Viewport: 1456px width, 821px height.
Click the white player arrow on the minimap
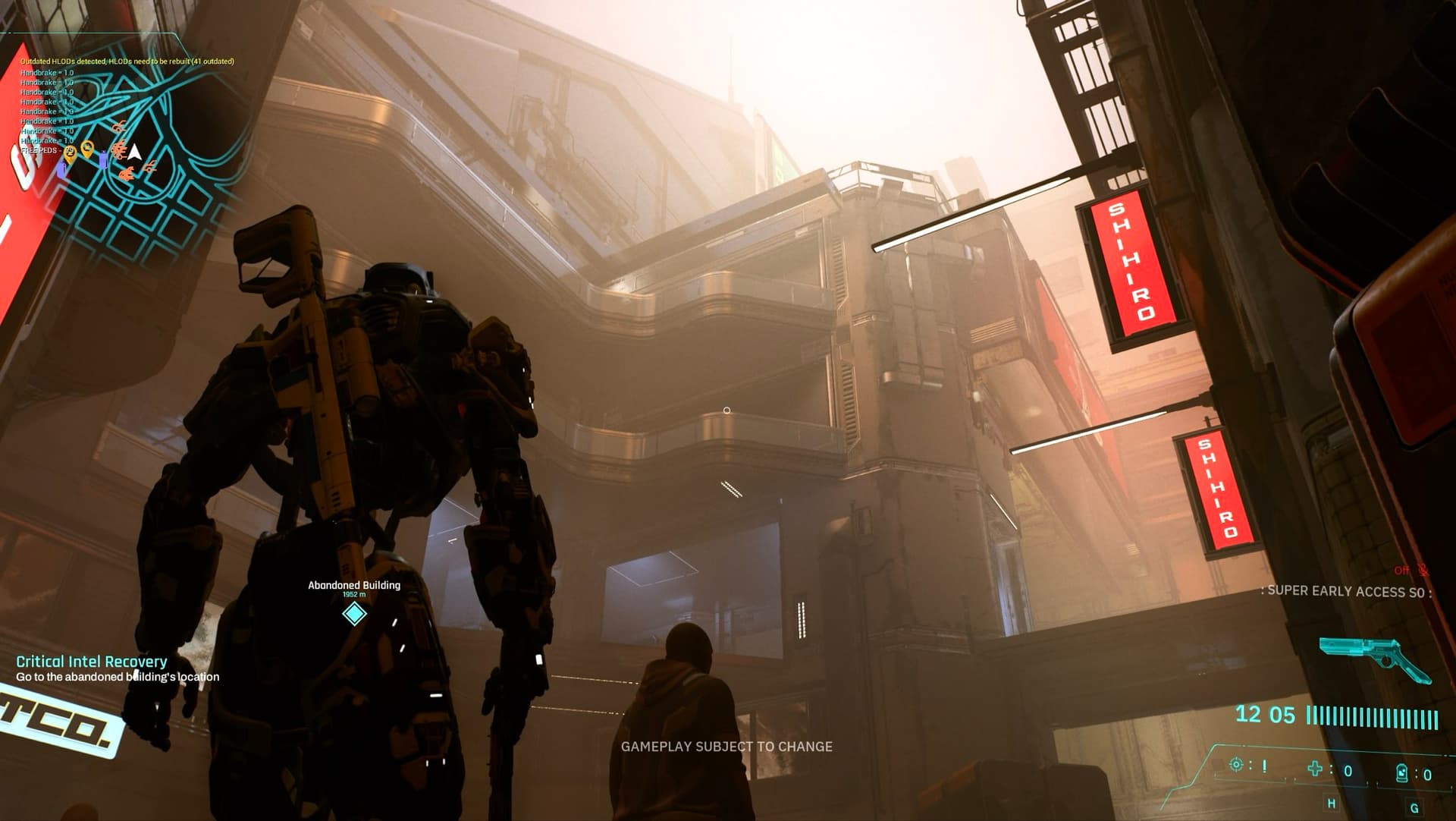pyautogui.click(x=134, y=152)
